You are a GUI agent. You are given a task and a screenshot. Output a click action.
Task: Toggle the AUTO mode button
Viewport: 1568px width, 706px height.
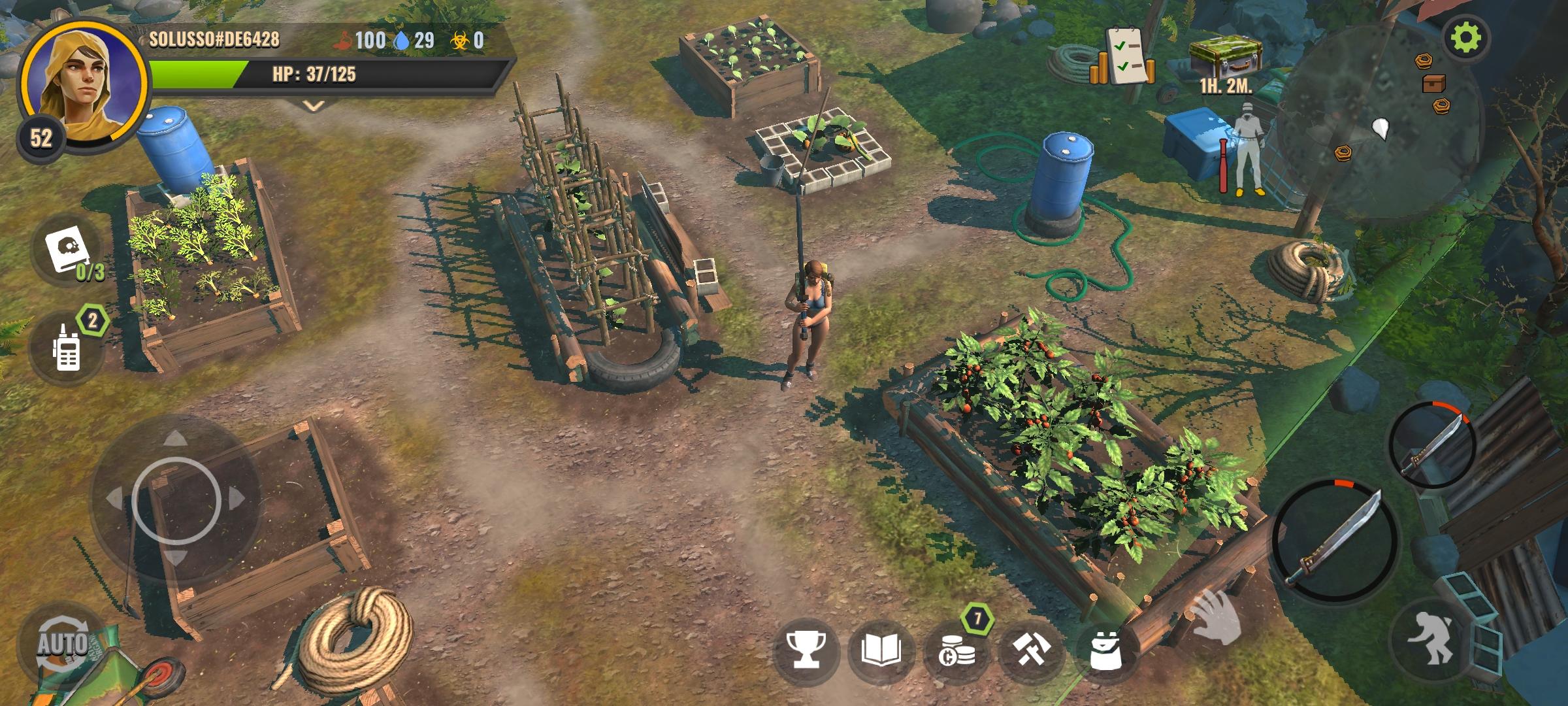pos(62,644)
